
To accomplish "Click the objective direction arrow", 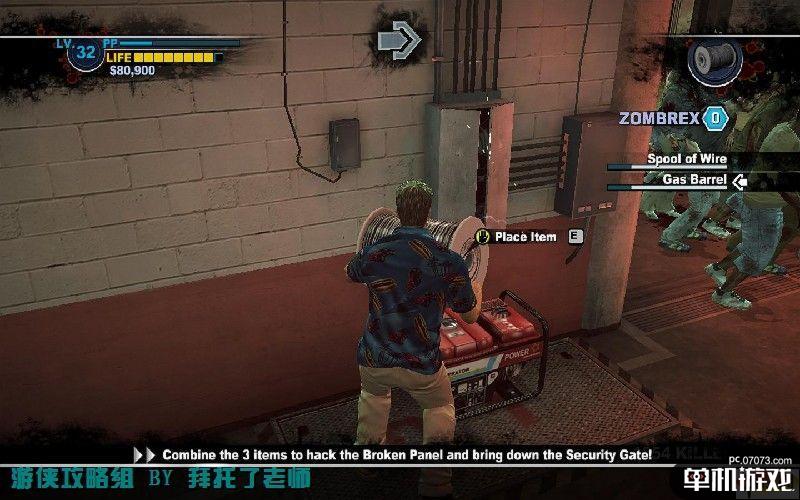I will [401, 41].
